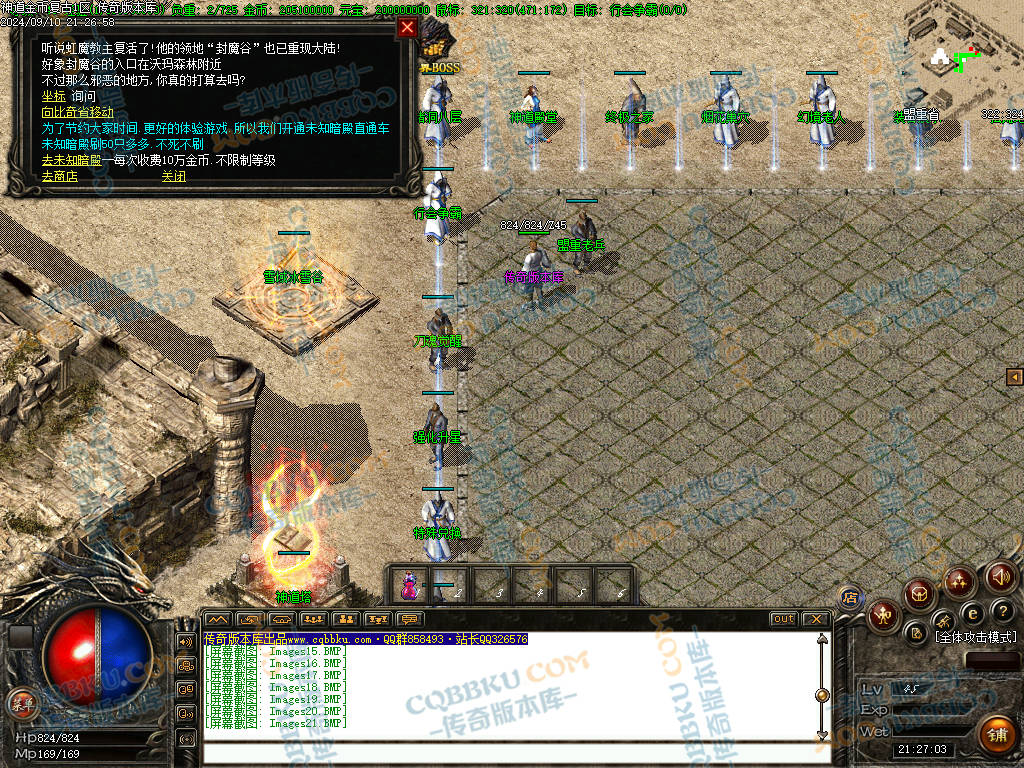Close the NPC dialogue with the red X

pyautogui.click(x=407, y=28)
